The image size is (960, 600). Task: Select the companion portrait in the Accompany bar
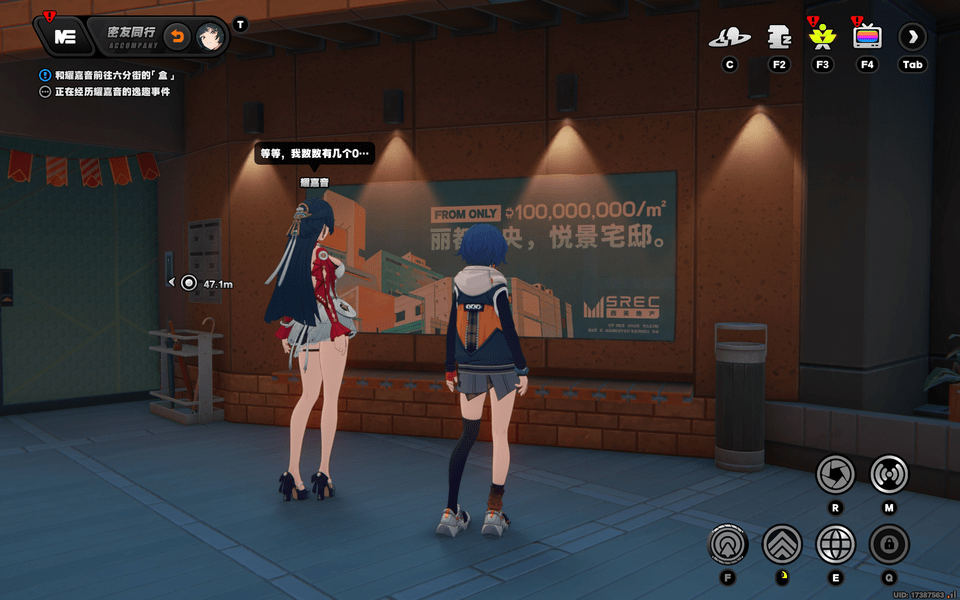point(209,37)
